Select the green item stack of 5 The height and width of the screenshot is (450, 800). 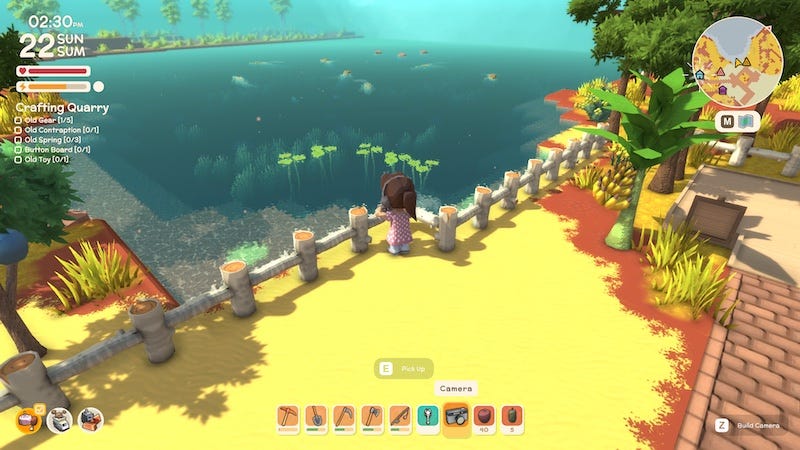pos(512,415)
